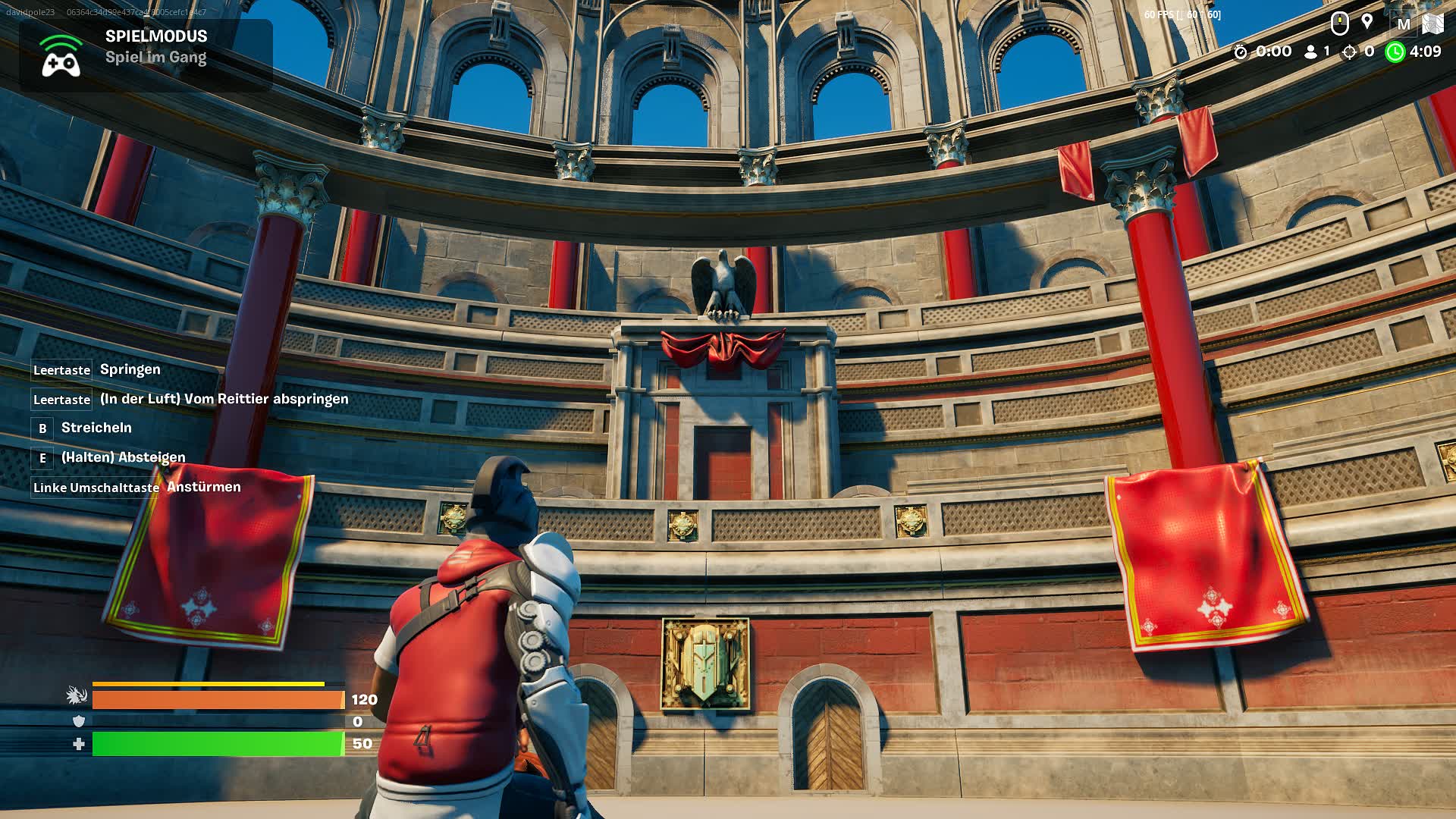Viewport: 1456px width, 819px height.
Task: Select the shield icon showing 0 armor
Action: (76, 723)
